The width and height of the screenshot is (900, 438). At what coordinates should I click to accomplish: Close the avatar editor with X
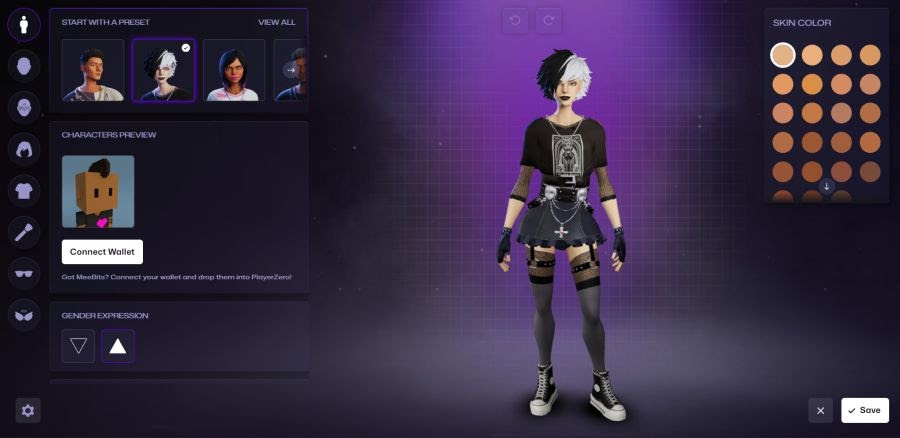820,410
